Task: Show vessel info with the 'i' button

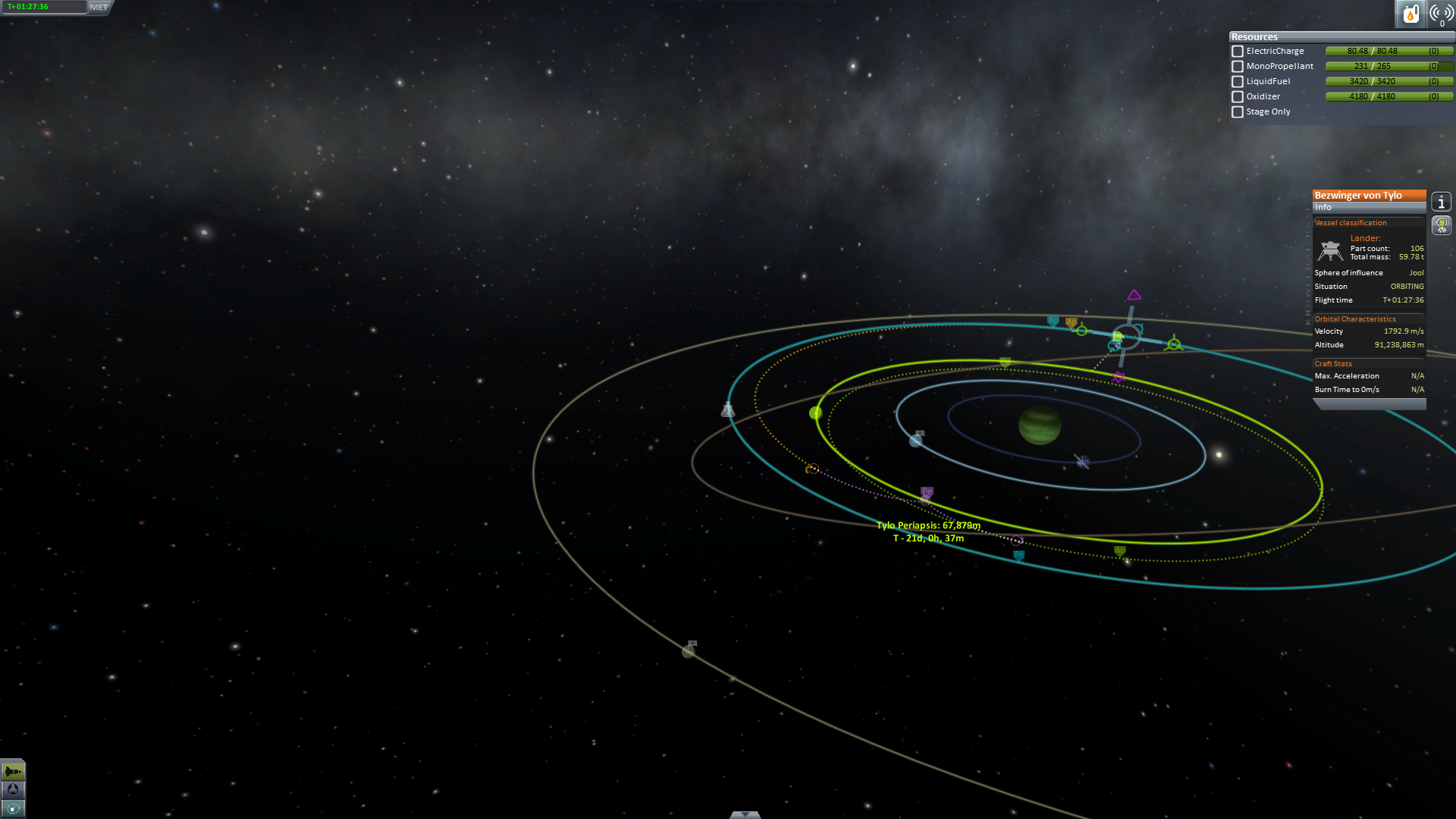Action: pyautogui.click(x=1441, y=202)
